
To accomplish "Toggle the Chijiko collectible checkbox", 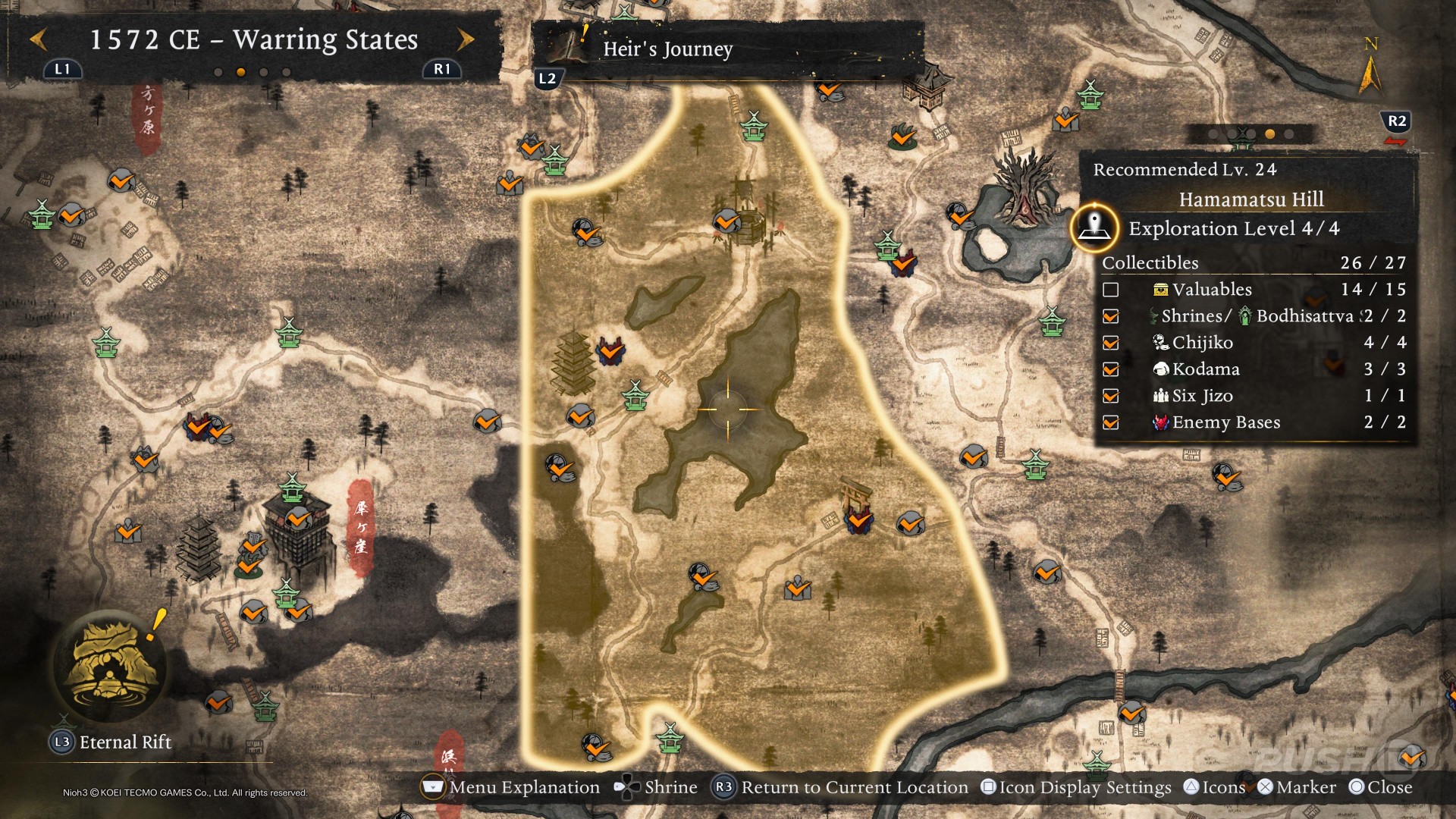I will [1111, 343].
